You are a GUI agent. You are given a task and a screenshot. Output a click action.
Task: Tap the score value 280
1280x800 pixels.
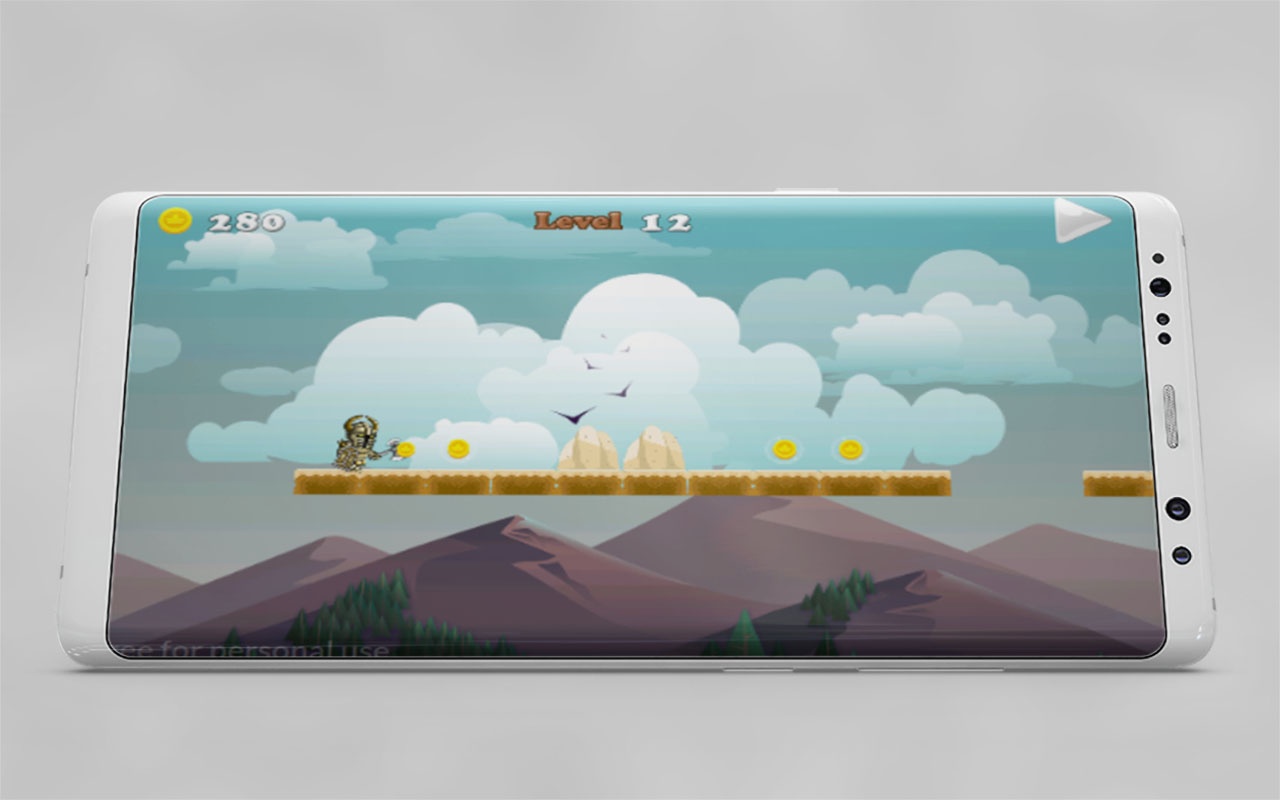(248, 218)
